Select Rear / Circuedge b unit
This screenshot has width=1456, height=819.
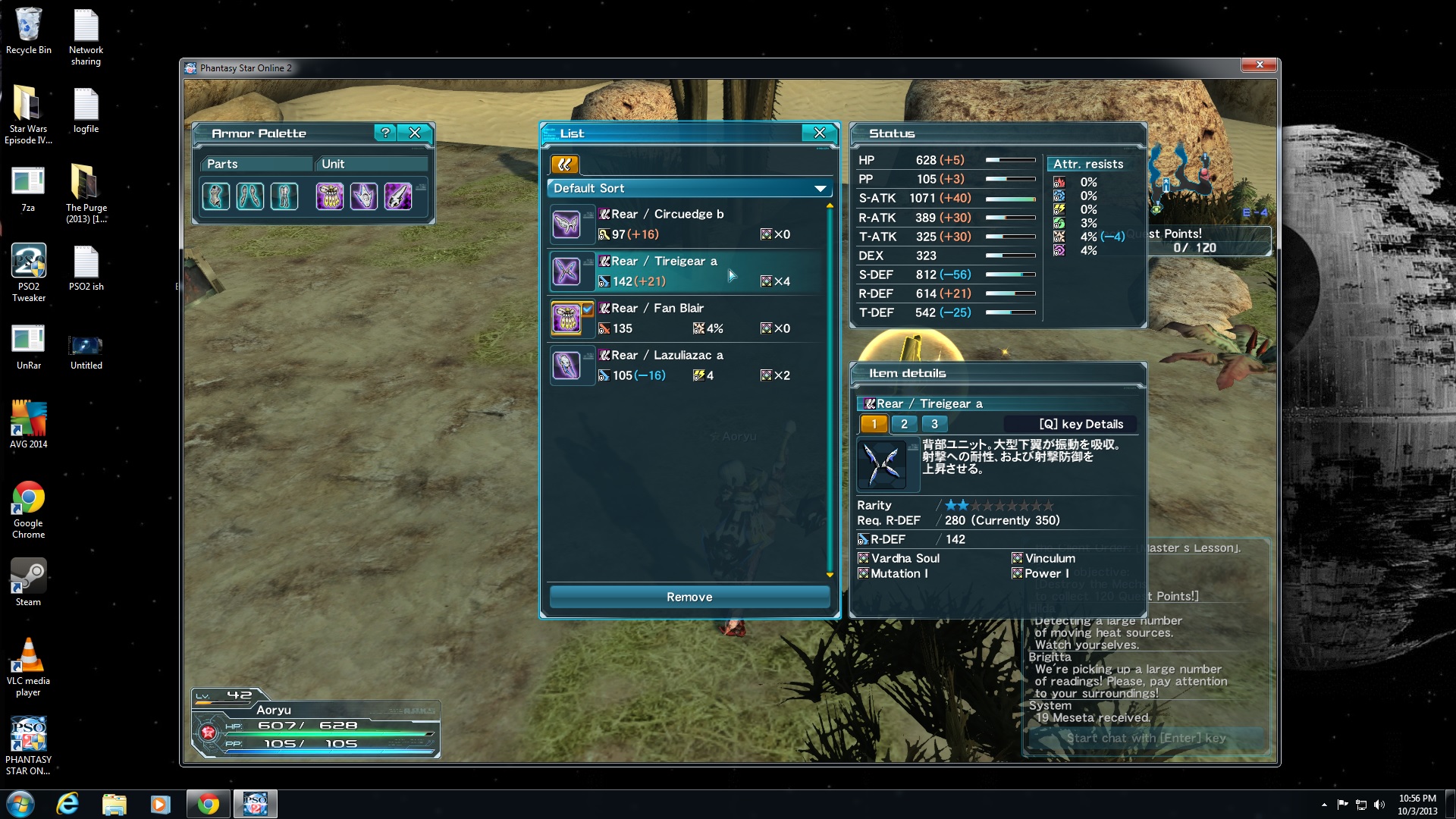(x=689, y=224)
